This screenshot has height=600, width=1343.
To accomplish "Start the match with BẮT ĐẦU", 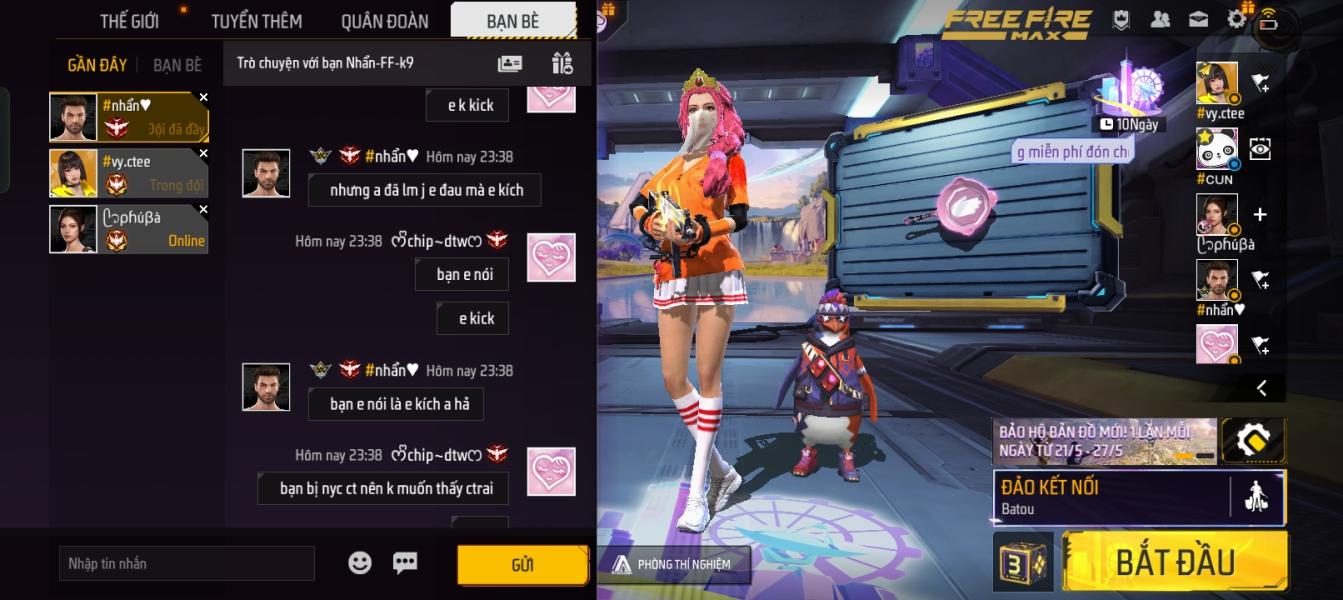I will tap(1175, 561).
